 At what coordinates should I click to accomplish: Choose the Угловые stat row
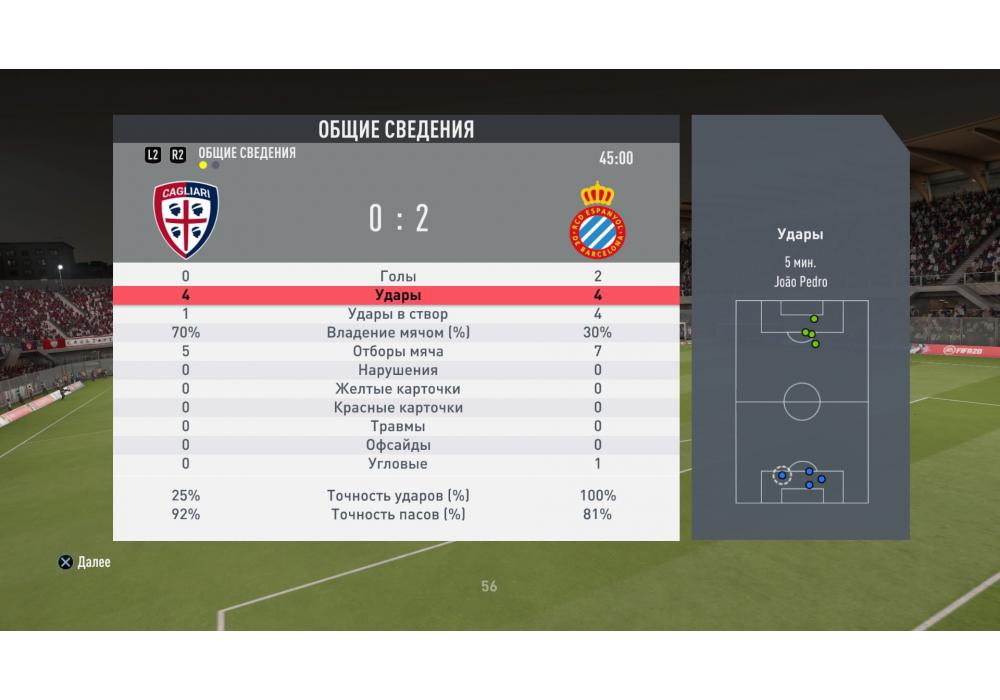click(x=398, y=464)
